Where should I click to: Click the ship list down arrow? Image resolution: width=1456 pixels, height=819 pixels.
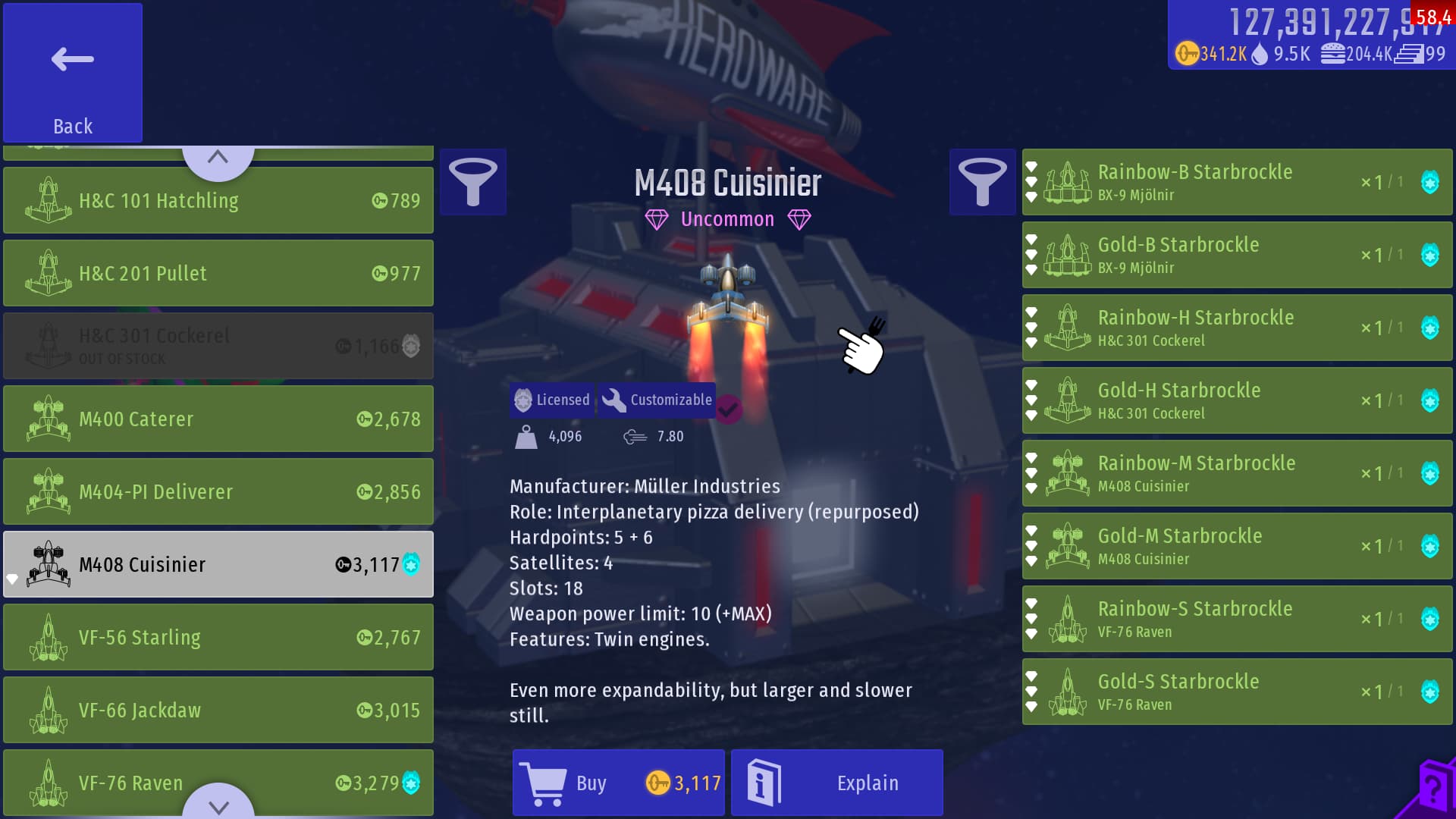point(218,805)
